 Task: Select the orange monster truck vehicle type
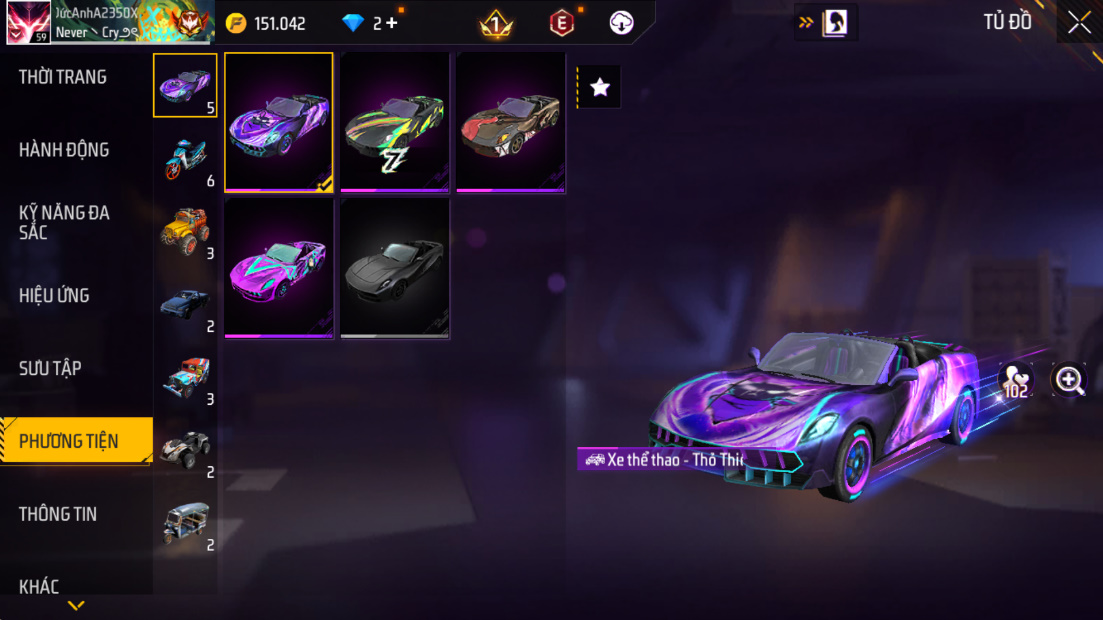(x=185, y=231)
